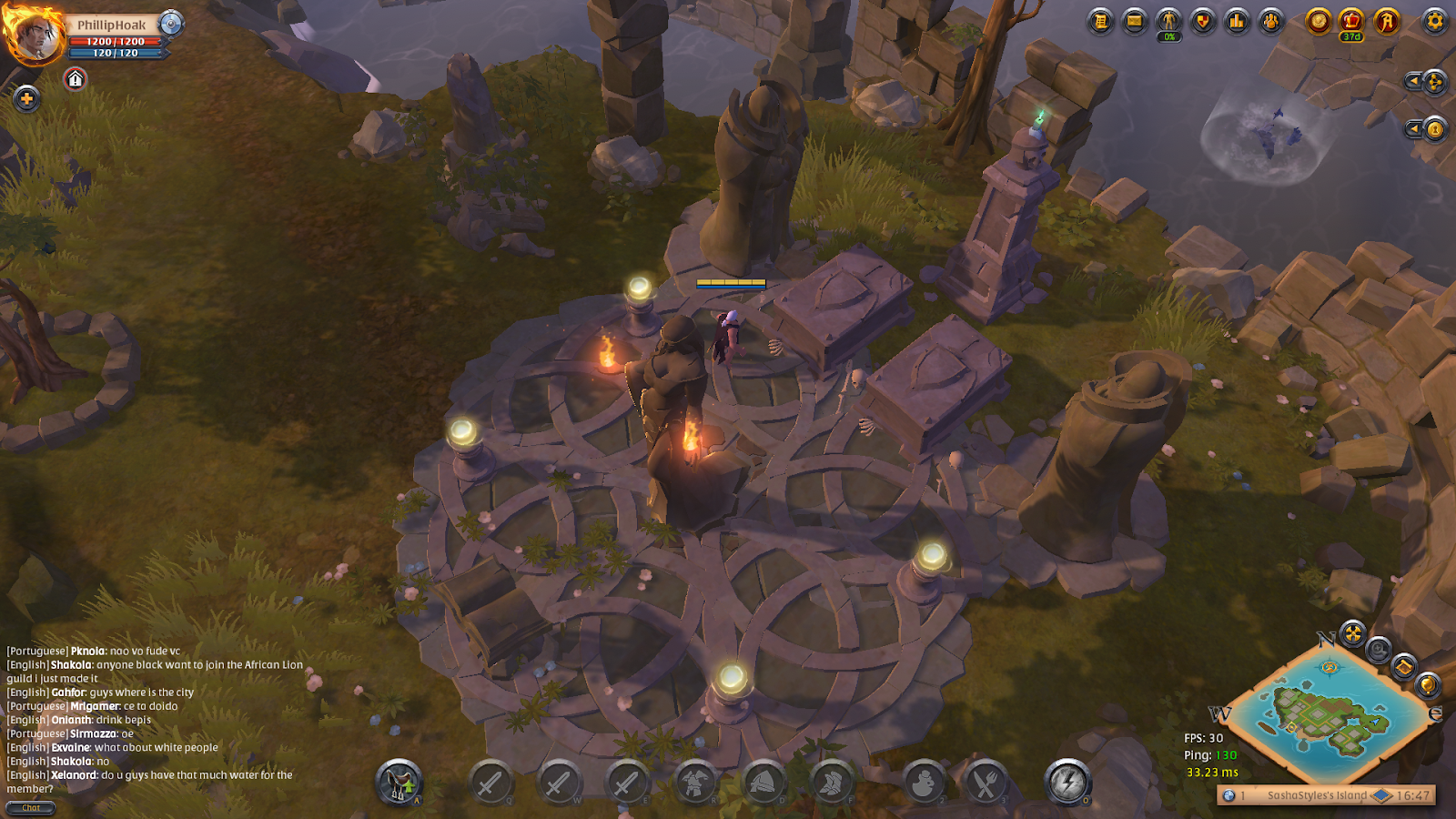
Task: Use the lightning bolt ability slot
Action: click(x=1067, y=782)
